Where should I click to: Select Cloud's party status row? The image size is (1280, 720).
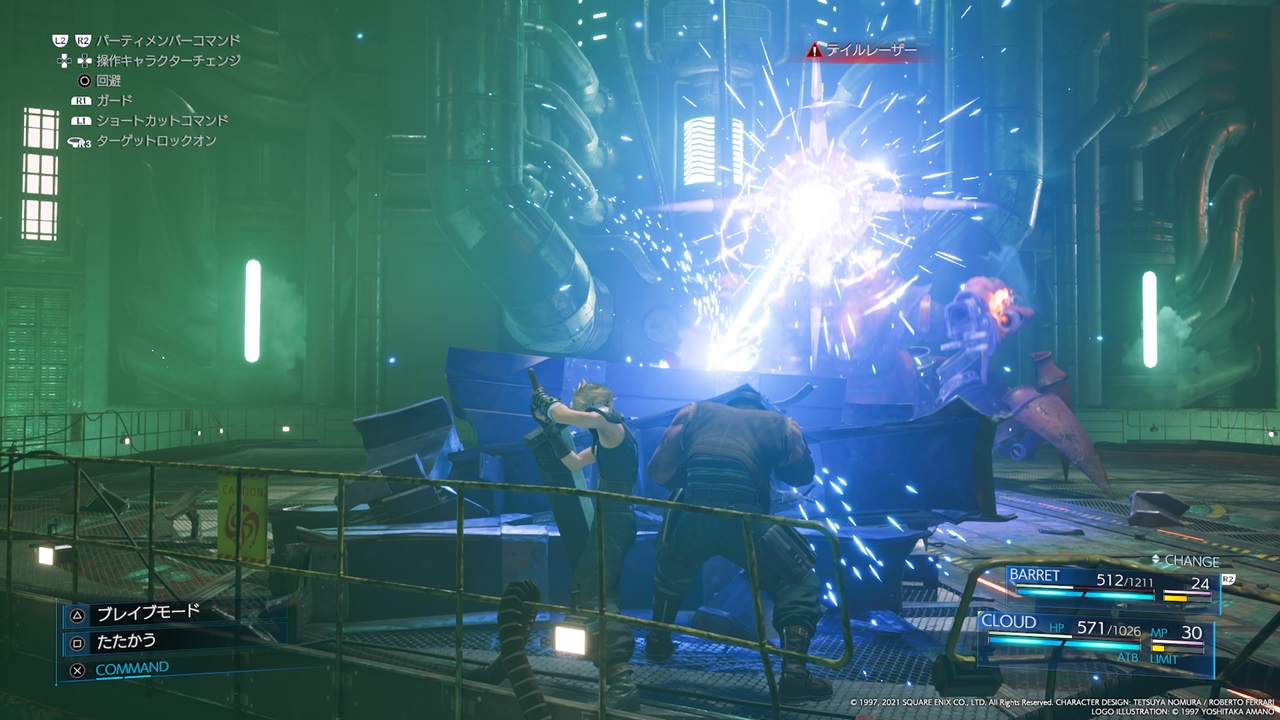click(x=1094, y=634)
